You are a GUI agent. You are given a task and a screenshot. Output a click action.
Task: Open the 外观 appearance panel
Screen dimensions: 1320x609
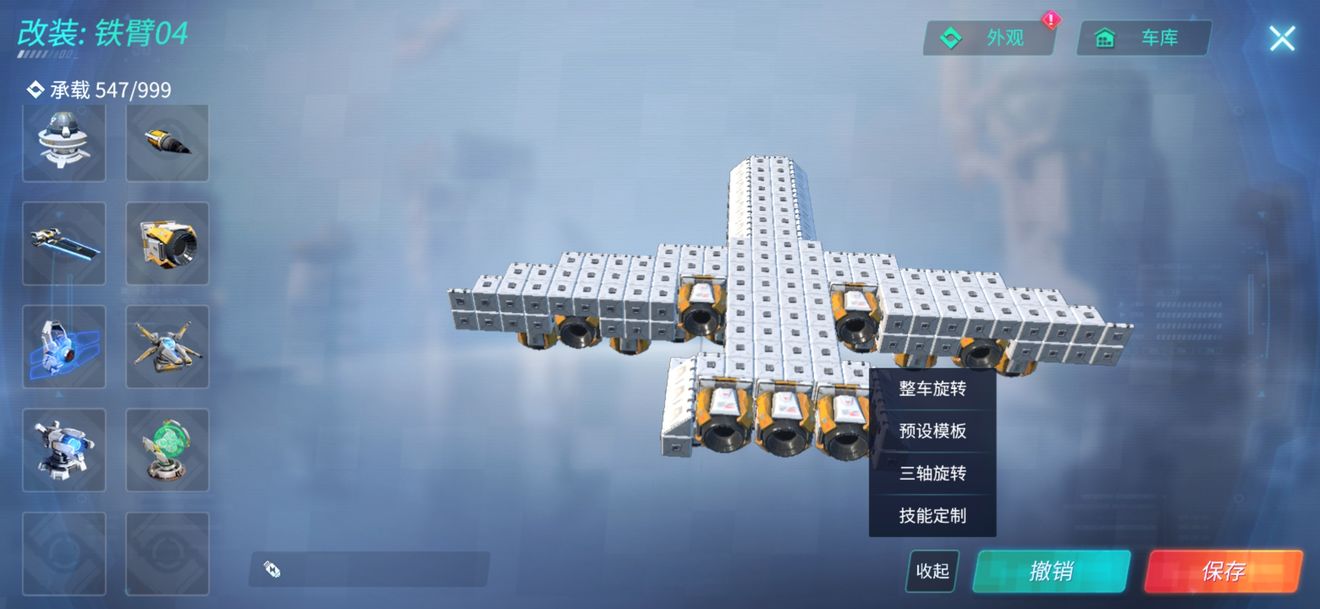tap(988, 38)
